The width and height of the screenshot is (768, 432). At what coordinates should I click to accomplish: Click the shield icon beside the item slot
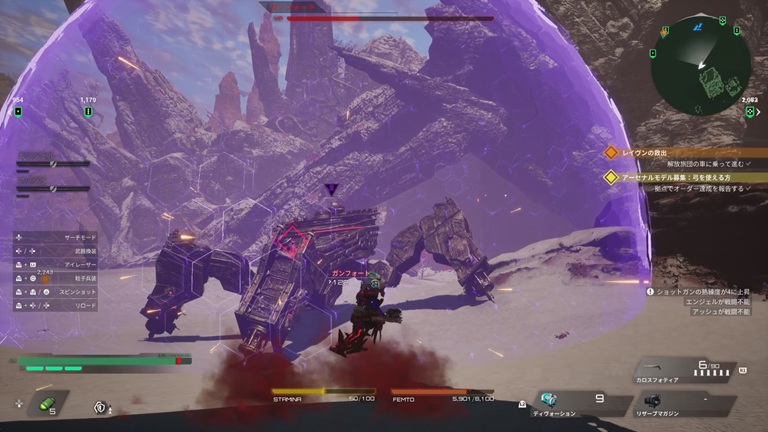pyautogui.click(x=99, y=406)
